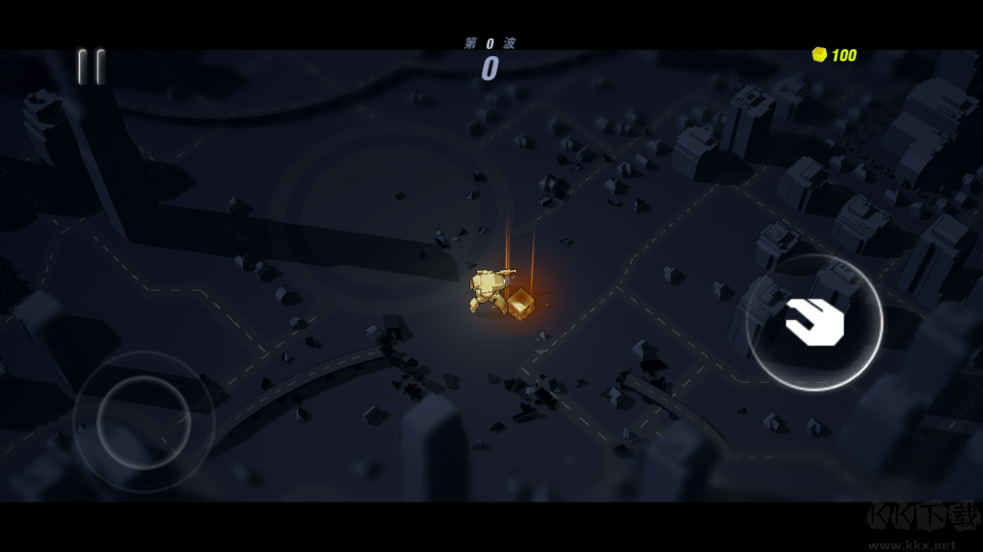Viewport: 983px width, 552px height.
Task: Tap the fist attack button
Action: click(x=814, y=322)
